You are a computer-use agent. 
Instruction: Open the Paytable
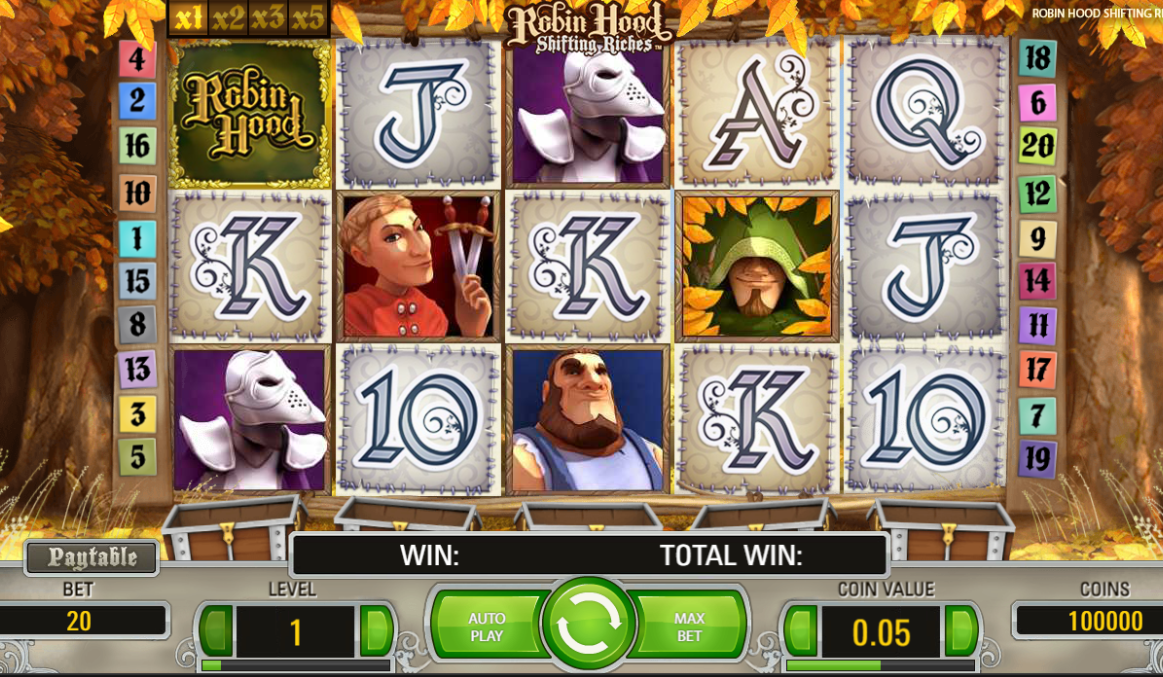pyautogui.click(x=92, y=558)
